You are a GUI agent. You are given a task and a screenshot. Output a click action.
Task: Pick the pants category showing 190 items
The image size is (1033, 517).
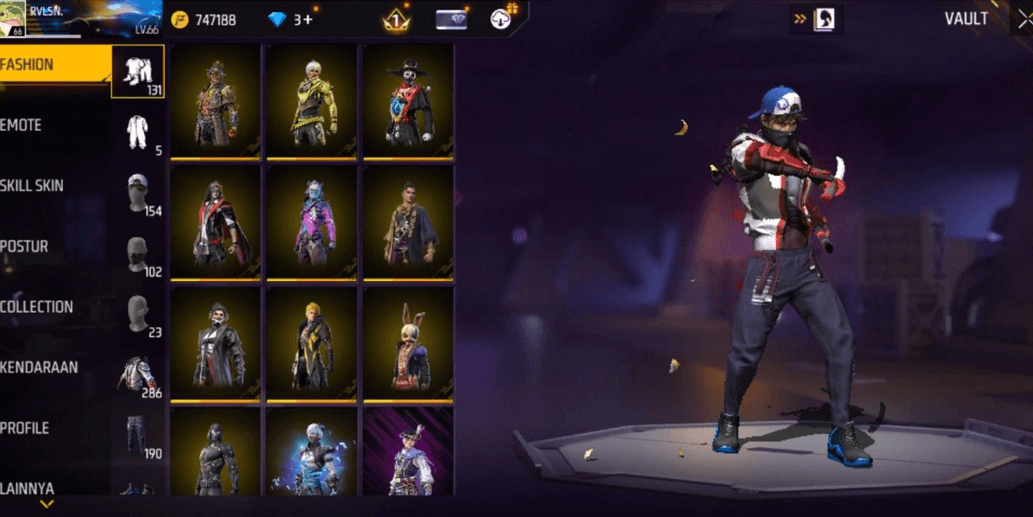coord(137,434)
